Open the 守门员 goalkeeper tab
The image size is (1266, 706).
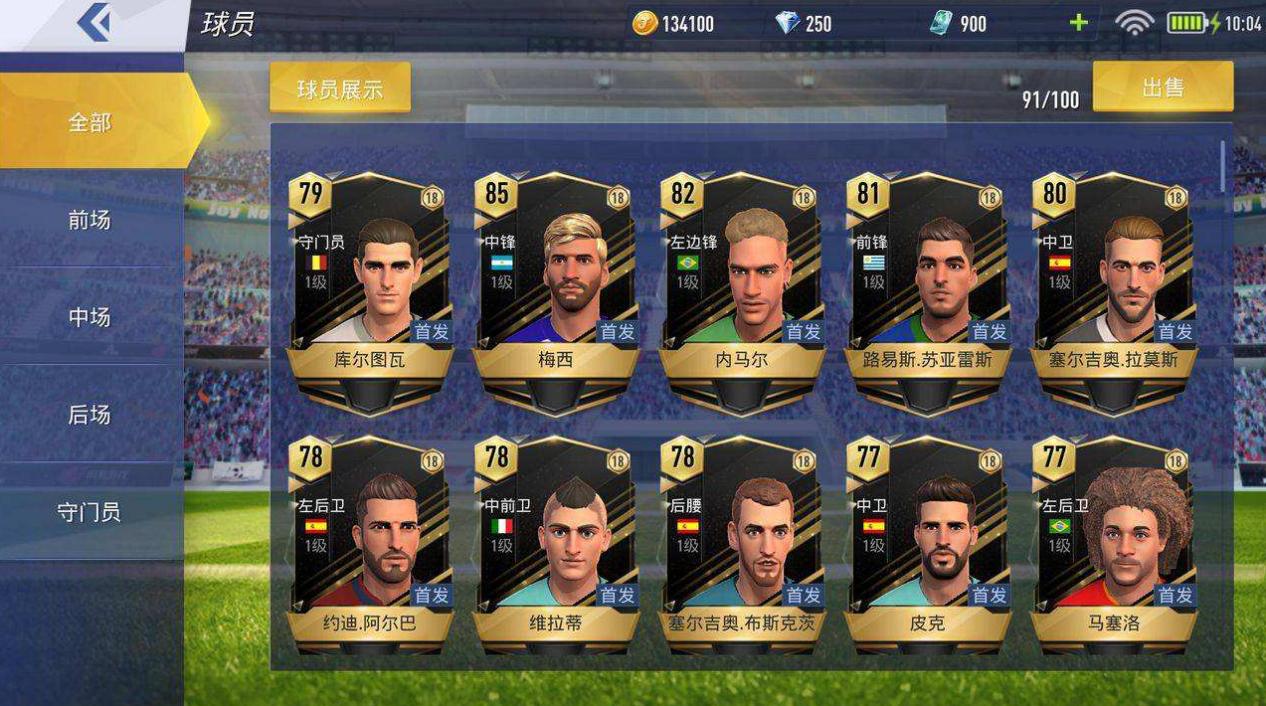pos(90,512)
